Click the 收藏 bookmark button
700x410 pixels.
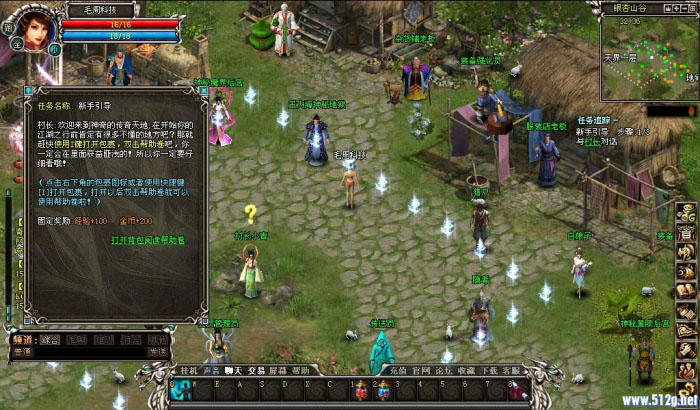click(466, 370)
